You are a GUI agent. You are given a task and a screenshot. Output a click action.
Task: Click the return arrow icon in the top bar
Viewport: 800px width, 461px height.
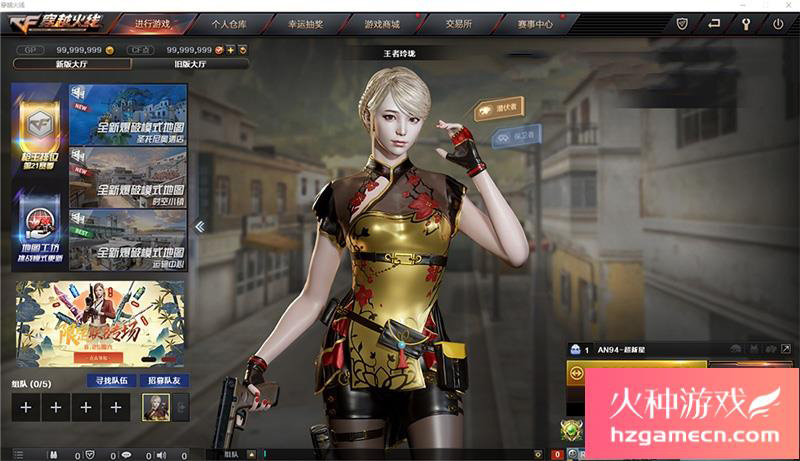point(715,22)
